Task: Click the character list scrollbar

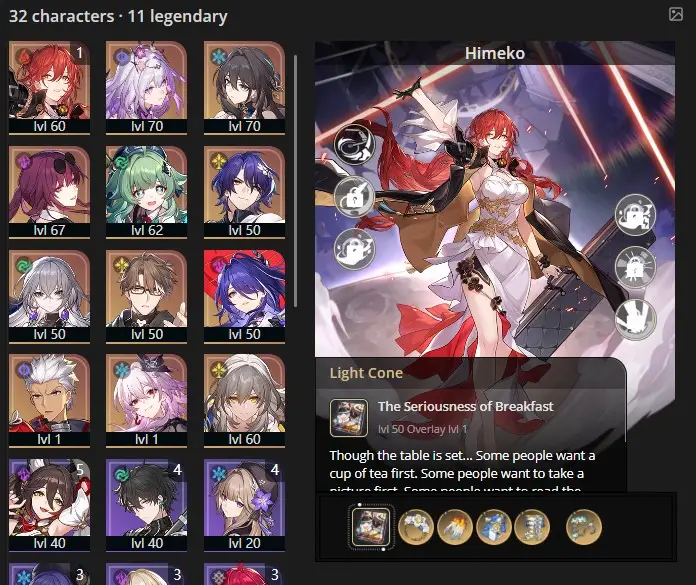Action: click(x=295, y=180)
